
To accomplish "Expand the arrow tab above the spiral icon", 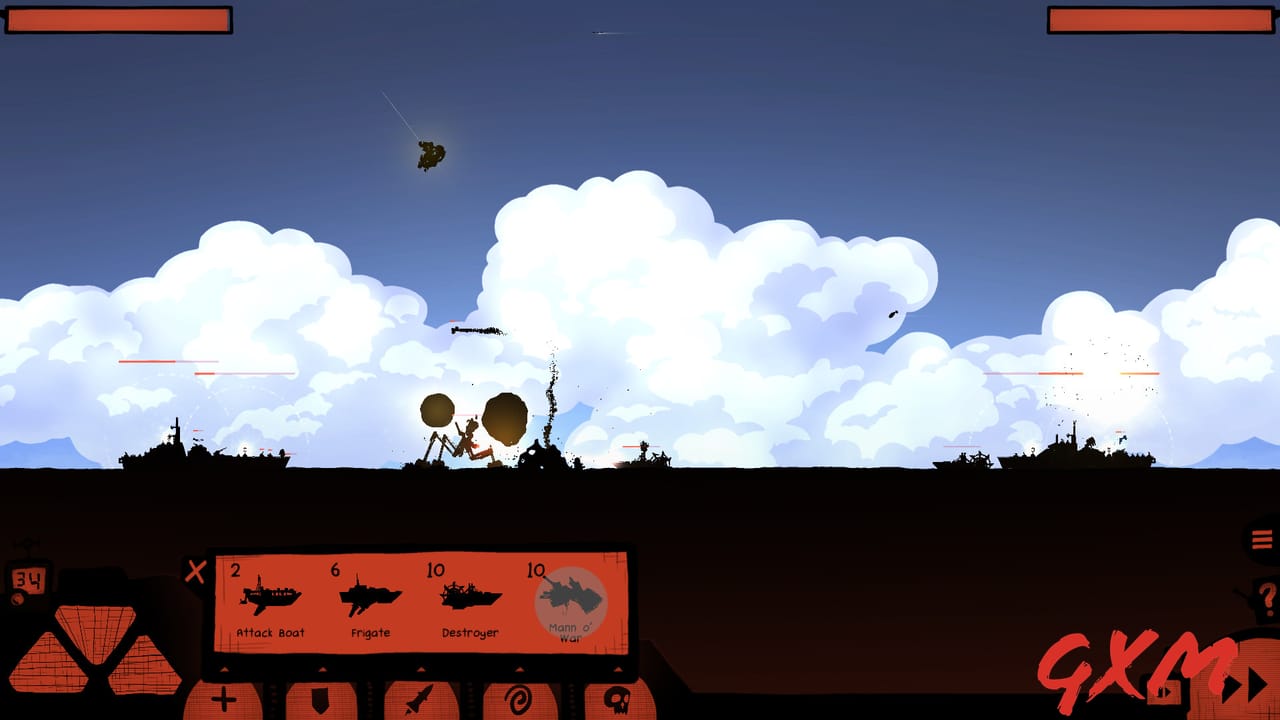I will (518, 668).
